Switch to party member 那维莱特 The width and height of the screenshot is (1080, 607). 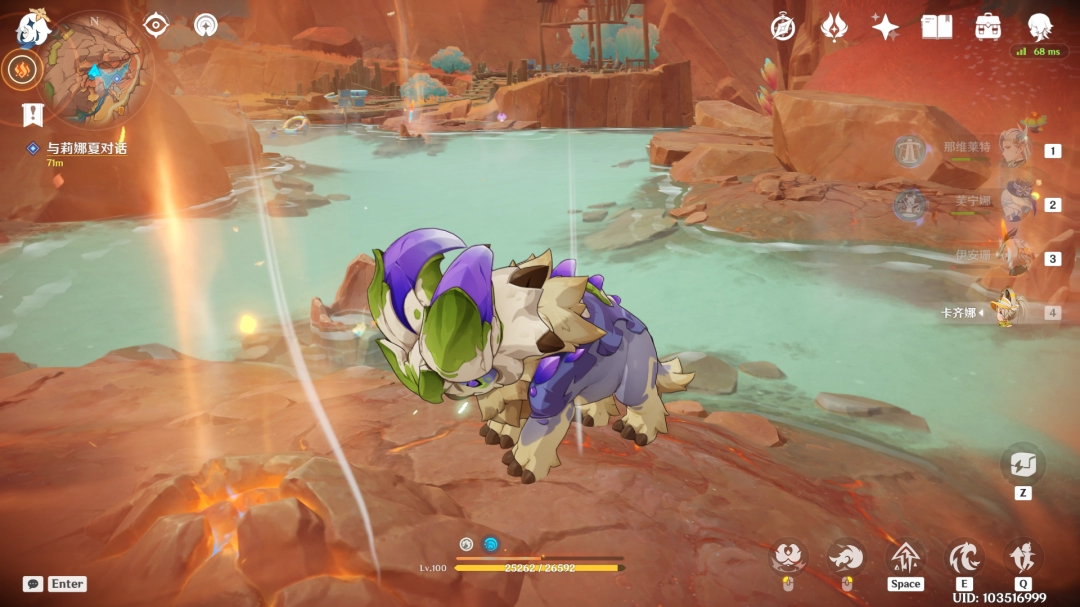pos(1016,150)
